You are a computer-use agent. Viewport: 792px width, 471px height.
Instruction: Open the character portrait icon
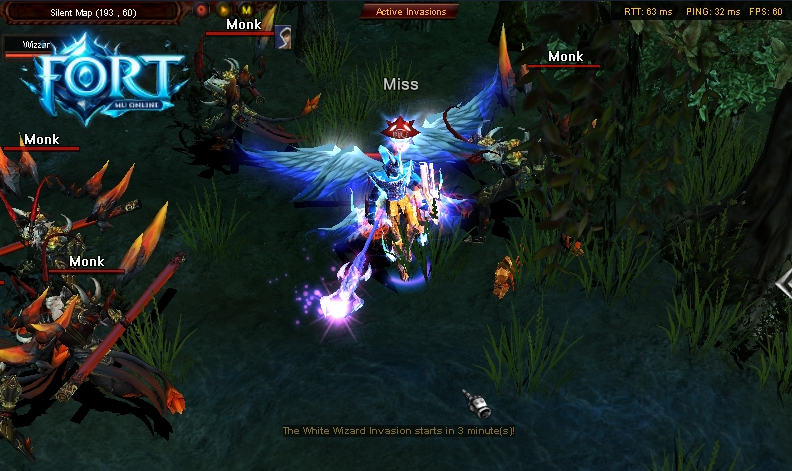pyautogui.click(x=284, y=37)
